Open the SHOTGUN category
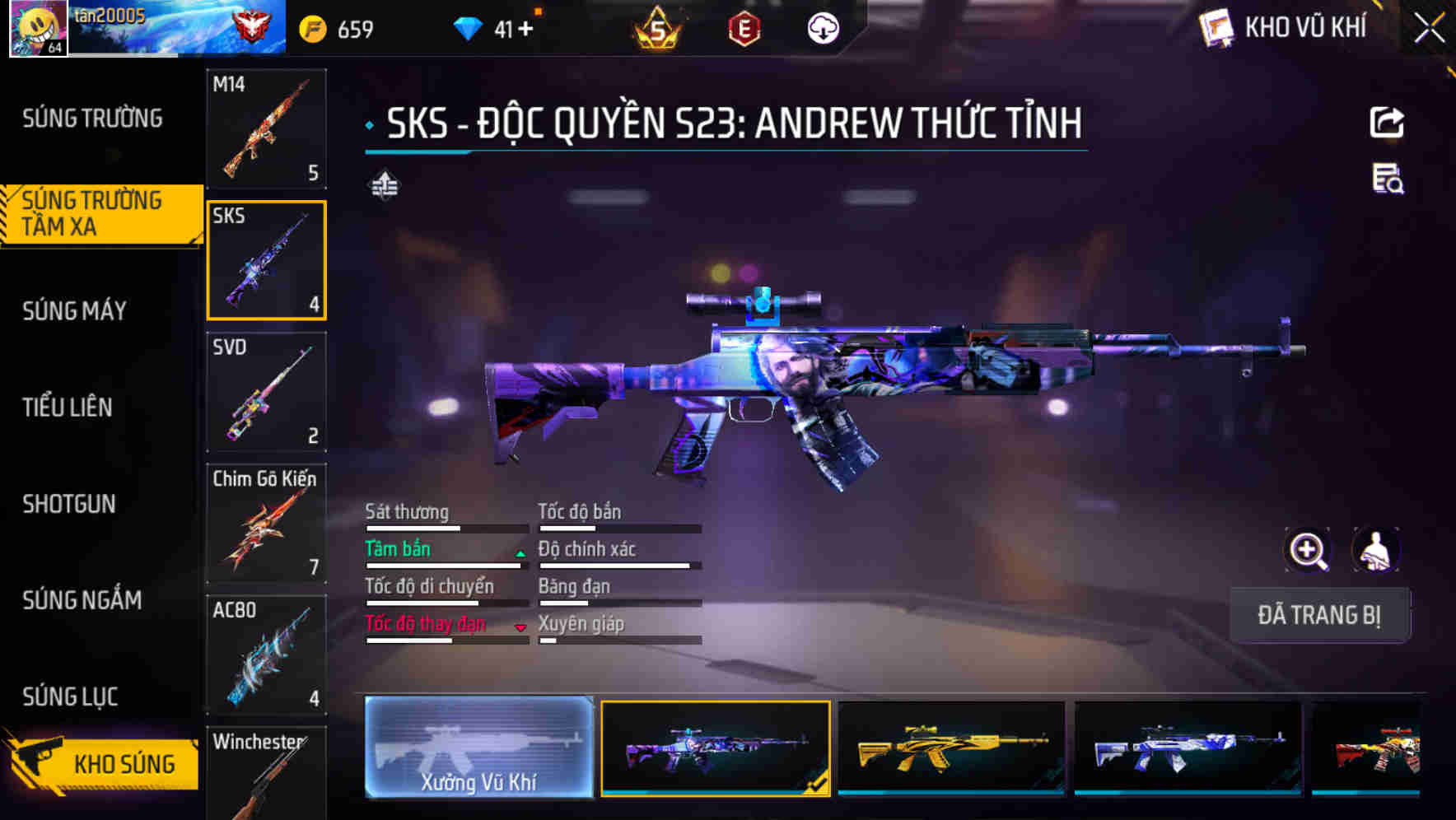This screenshot has width=1456, height=820. pos(70,504)
